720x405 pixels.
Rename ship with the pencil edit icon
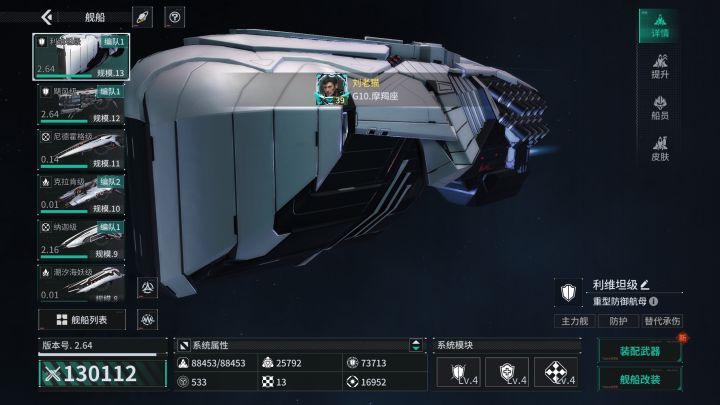pyautogui.click(x=645, y=285)
